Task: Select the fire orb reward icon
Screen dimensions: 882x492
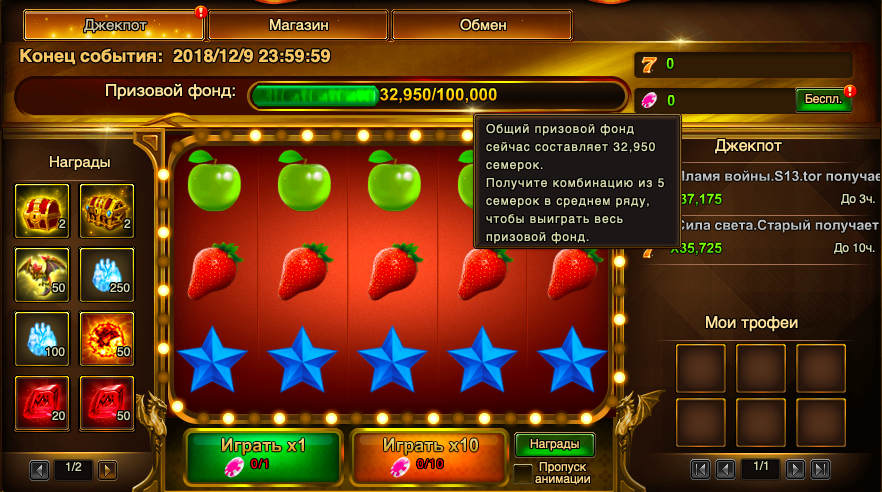Action: click(107, 339)
